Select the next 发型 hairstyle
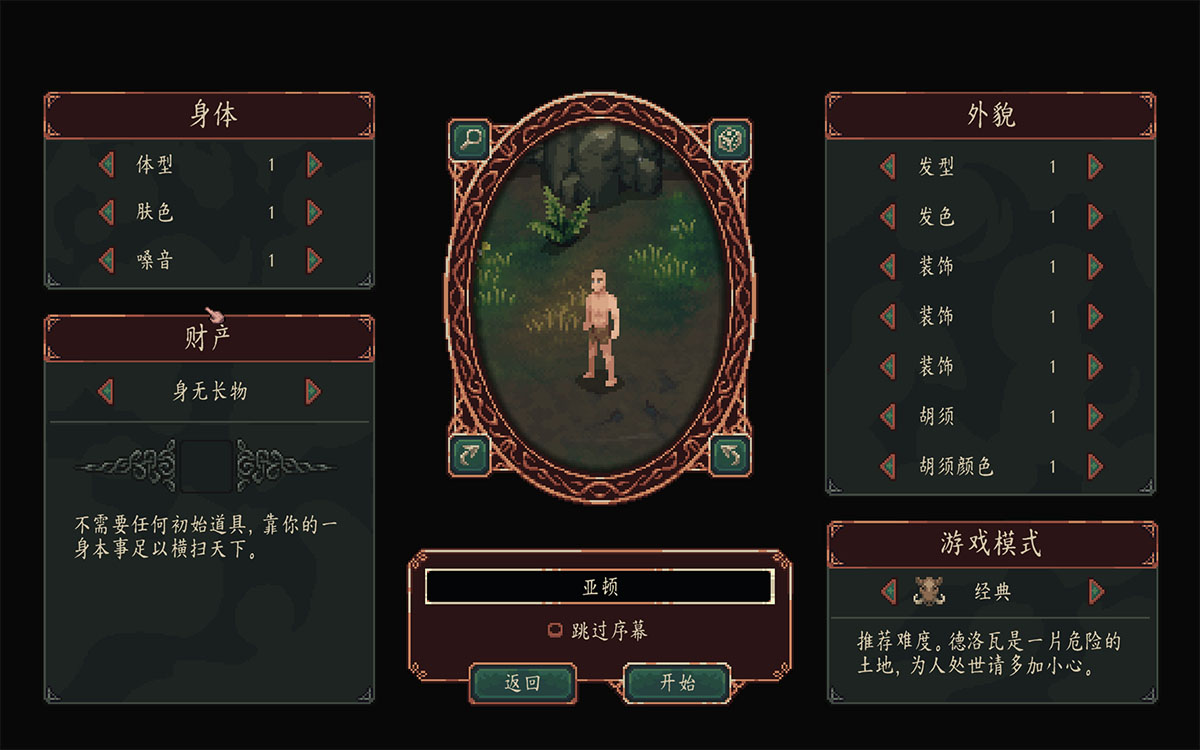1200x750 pixels. point(1096,167)
